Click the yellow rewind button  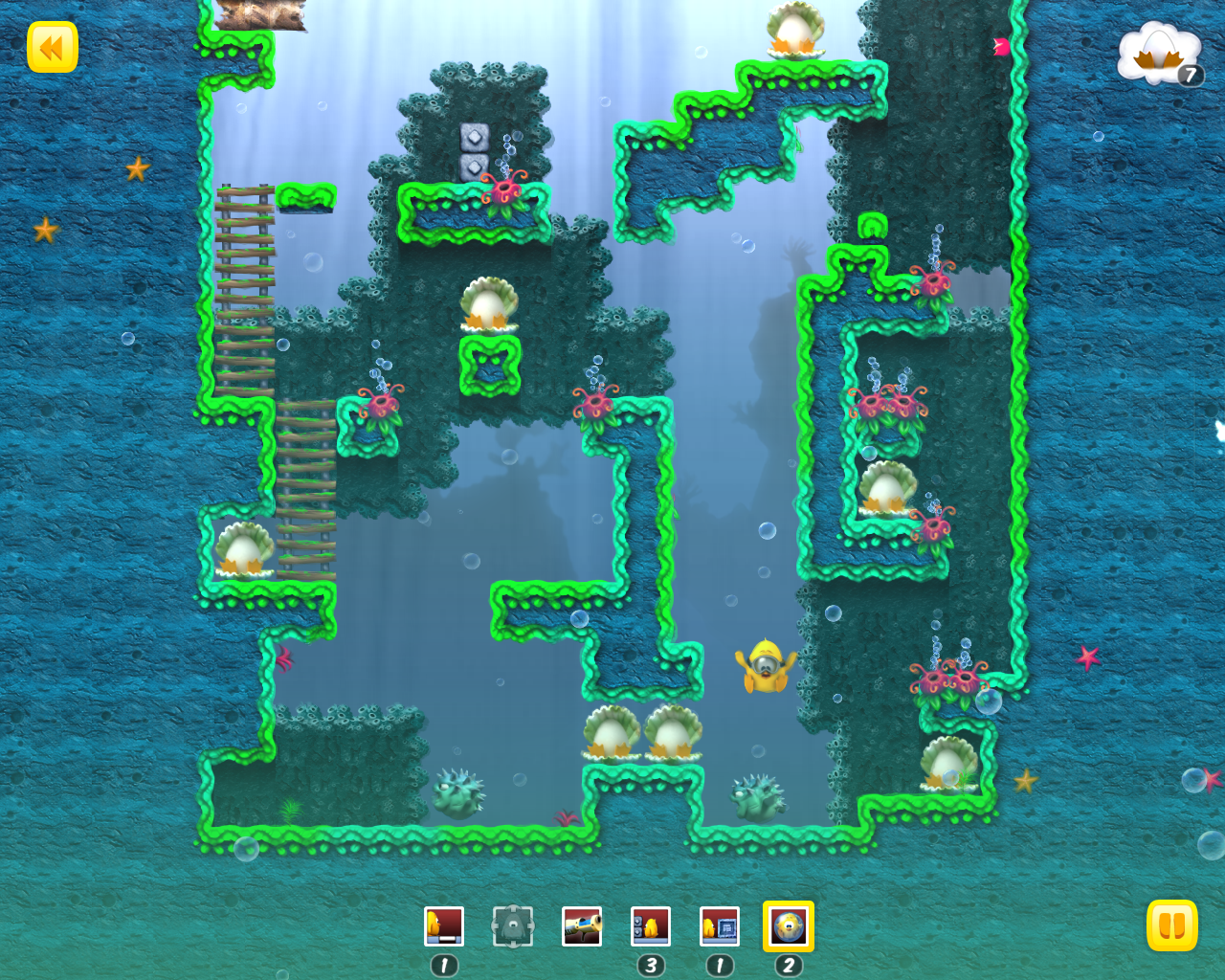pyautogui.click(x=53, y=47)
